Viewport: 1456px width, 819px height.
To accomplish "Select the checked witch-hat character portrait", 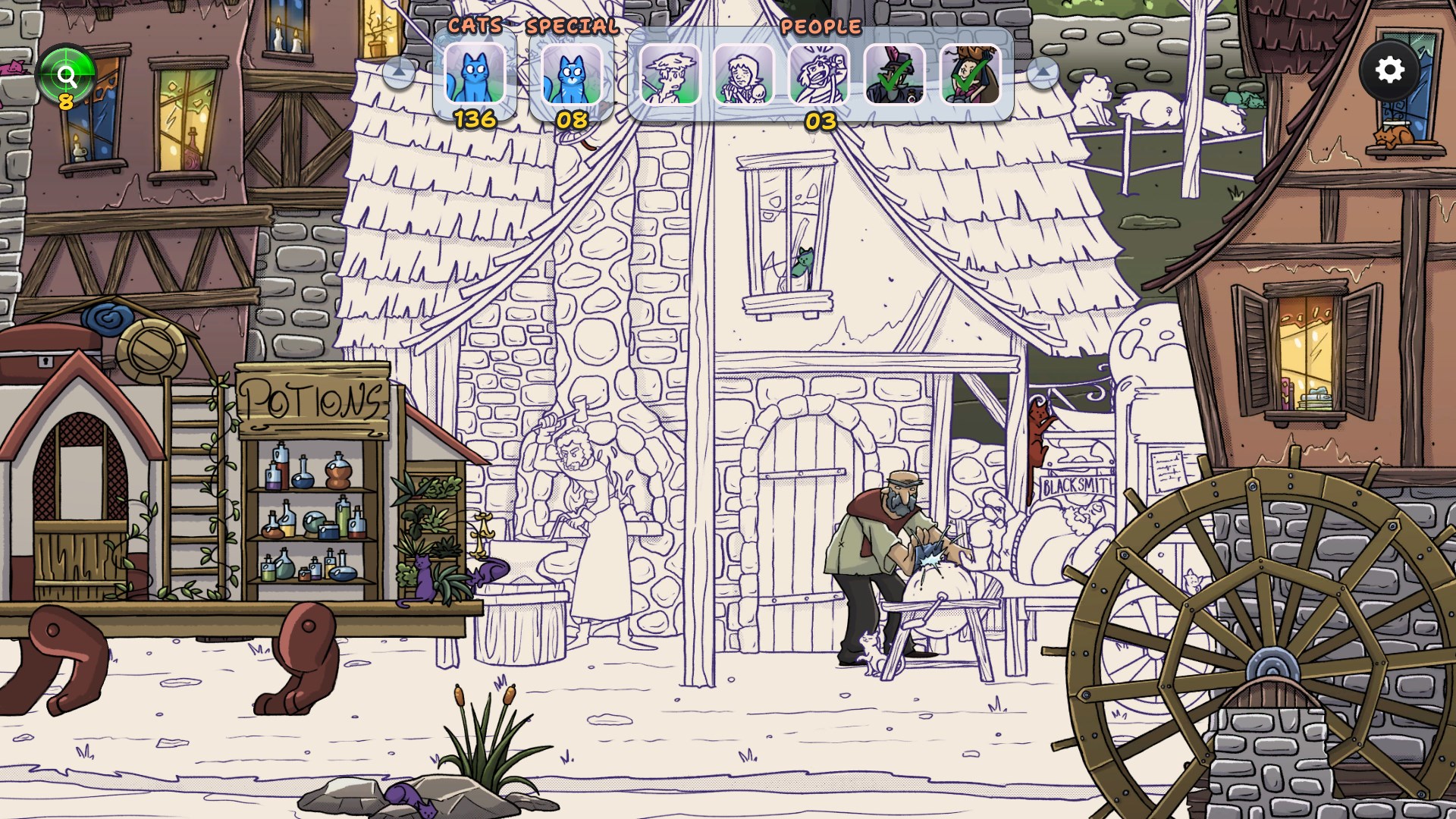I will pos(895,74).
